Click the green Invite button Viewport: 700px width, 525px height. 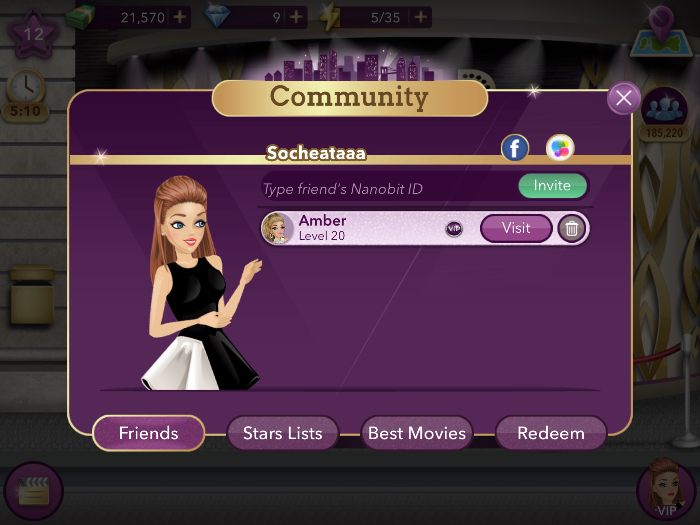(x=552, y=186)
